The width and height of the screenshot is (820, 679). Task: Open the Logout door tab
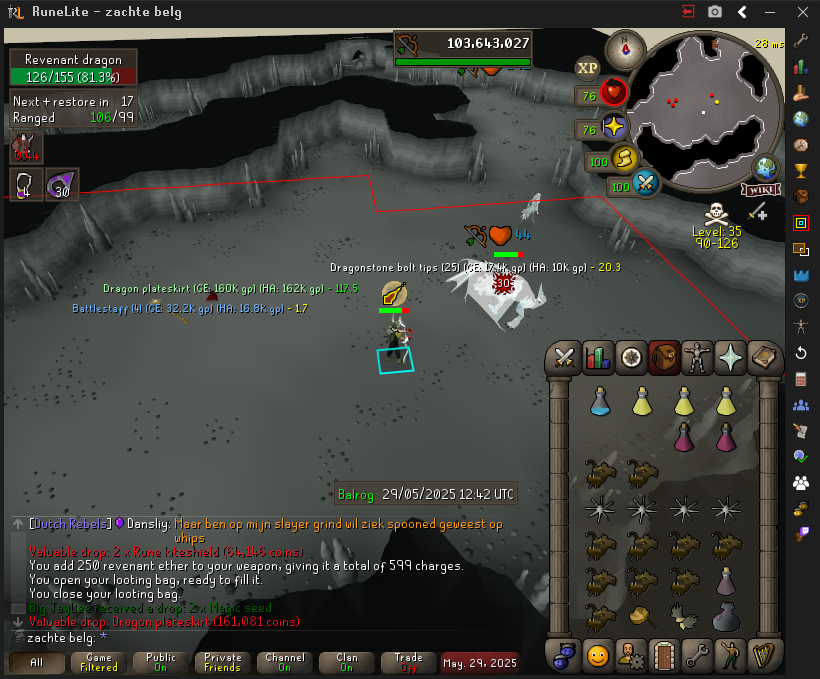pyautogui.click(x=664, y=656)
